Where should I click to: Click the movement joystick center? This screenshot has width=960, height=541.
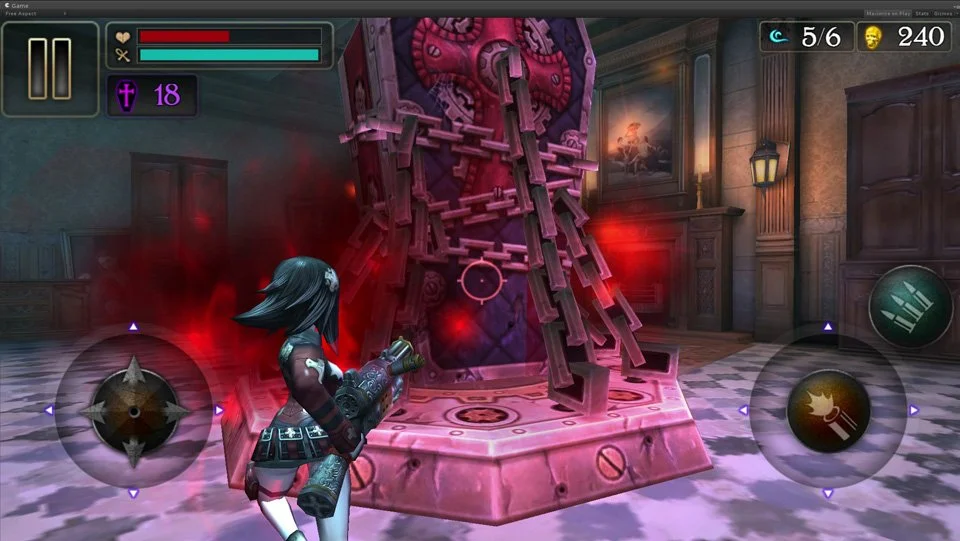134,410
